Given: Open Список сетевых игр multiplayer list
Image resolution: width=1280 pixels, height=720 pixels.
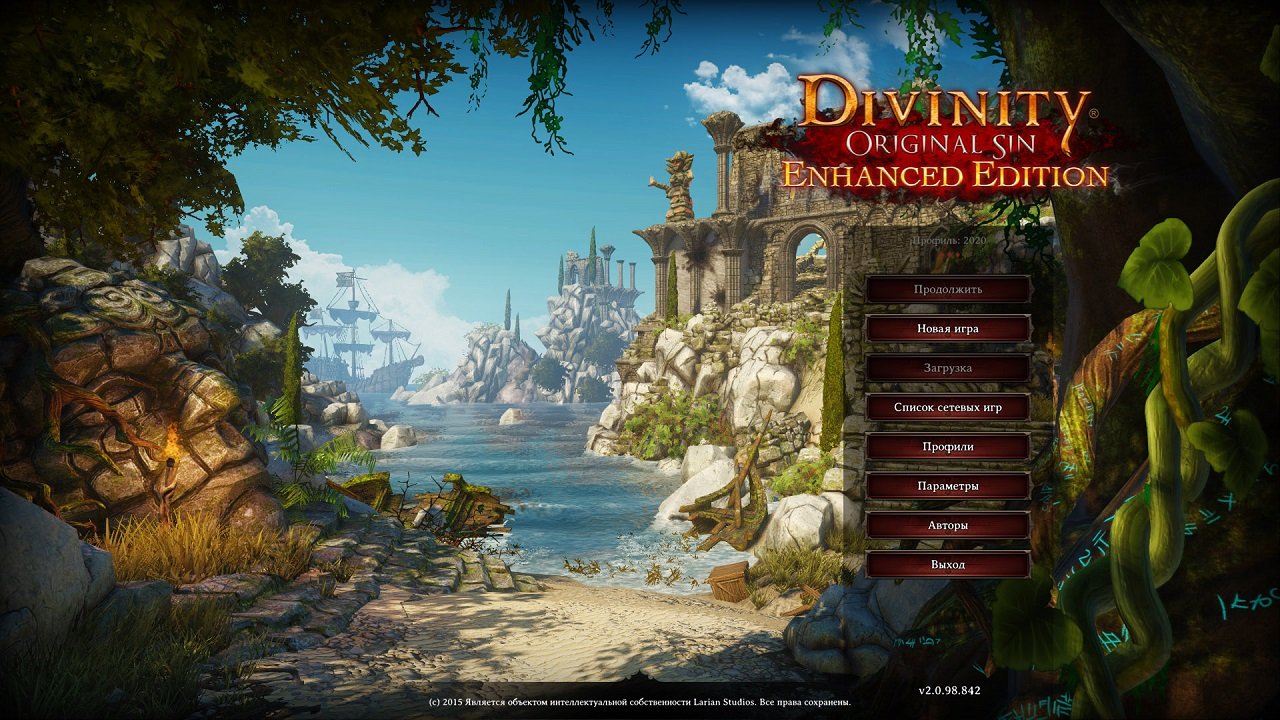Looking at the screenshot, I should [949, 407].
